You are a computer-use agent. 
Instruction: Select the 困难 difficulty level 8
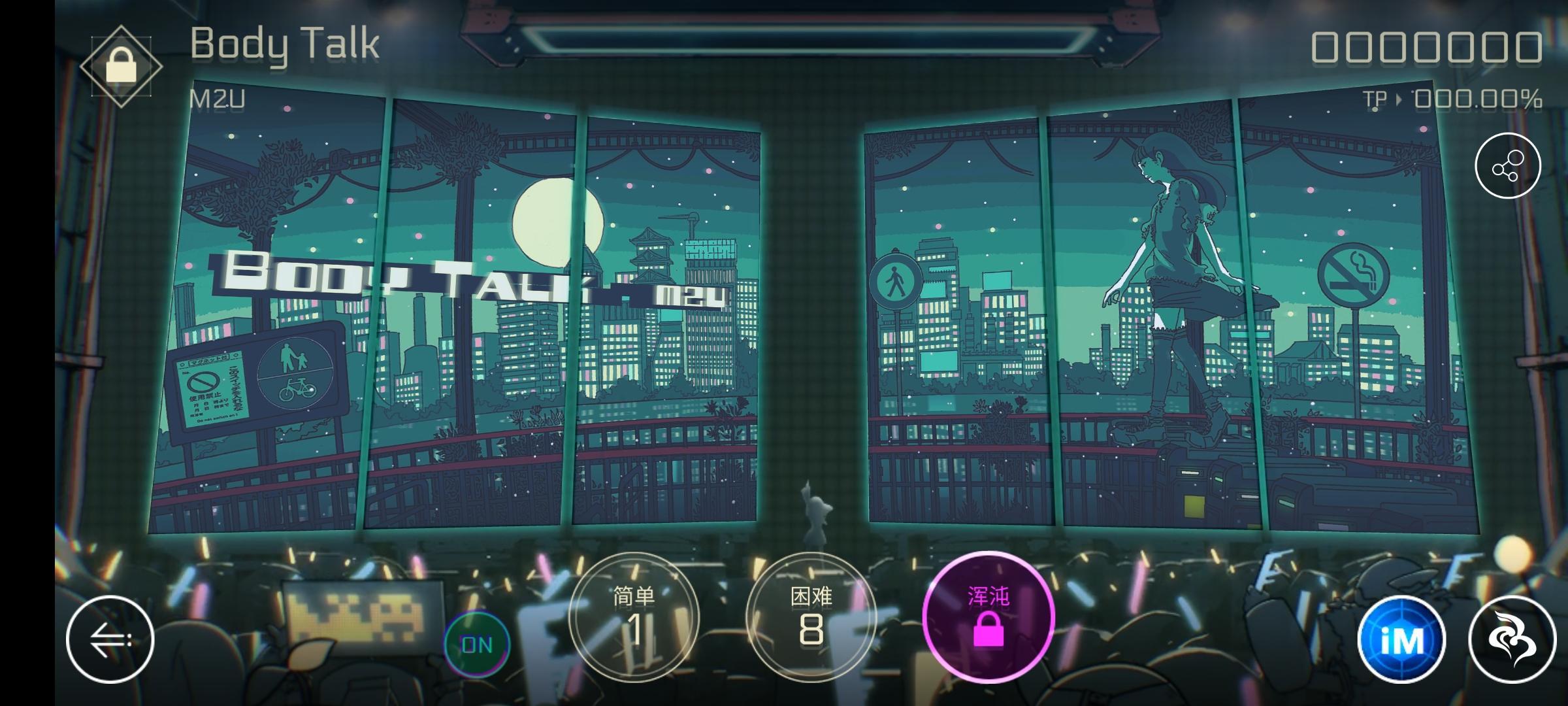click(811, 616)
